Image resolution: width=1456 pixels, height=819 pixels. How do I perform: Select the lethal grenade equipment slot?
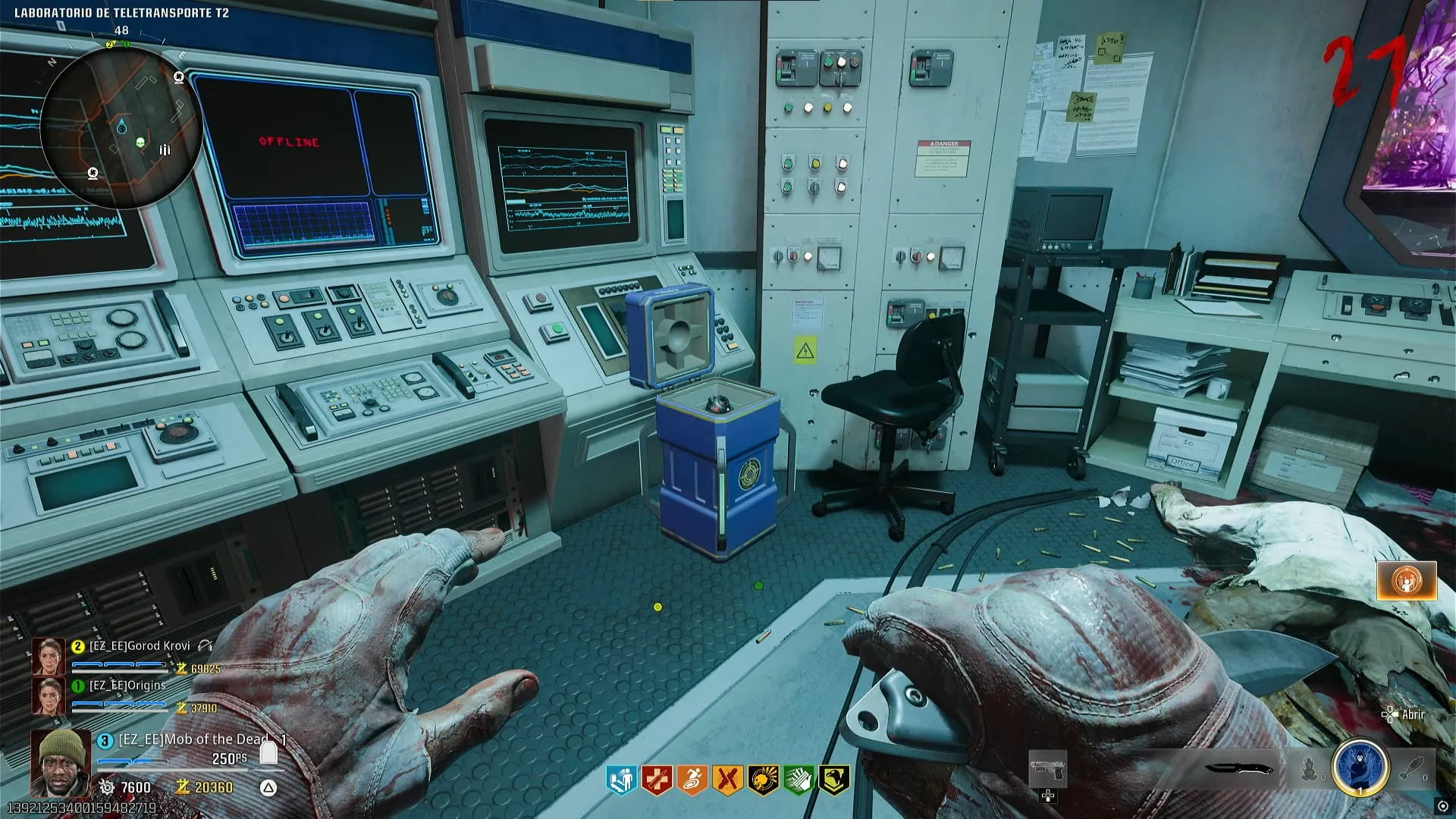(x=1412, y=769)
